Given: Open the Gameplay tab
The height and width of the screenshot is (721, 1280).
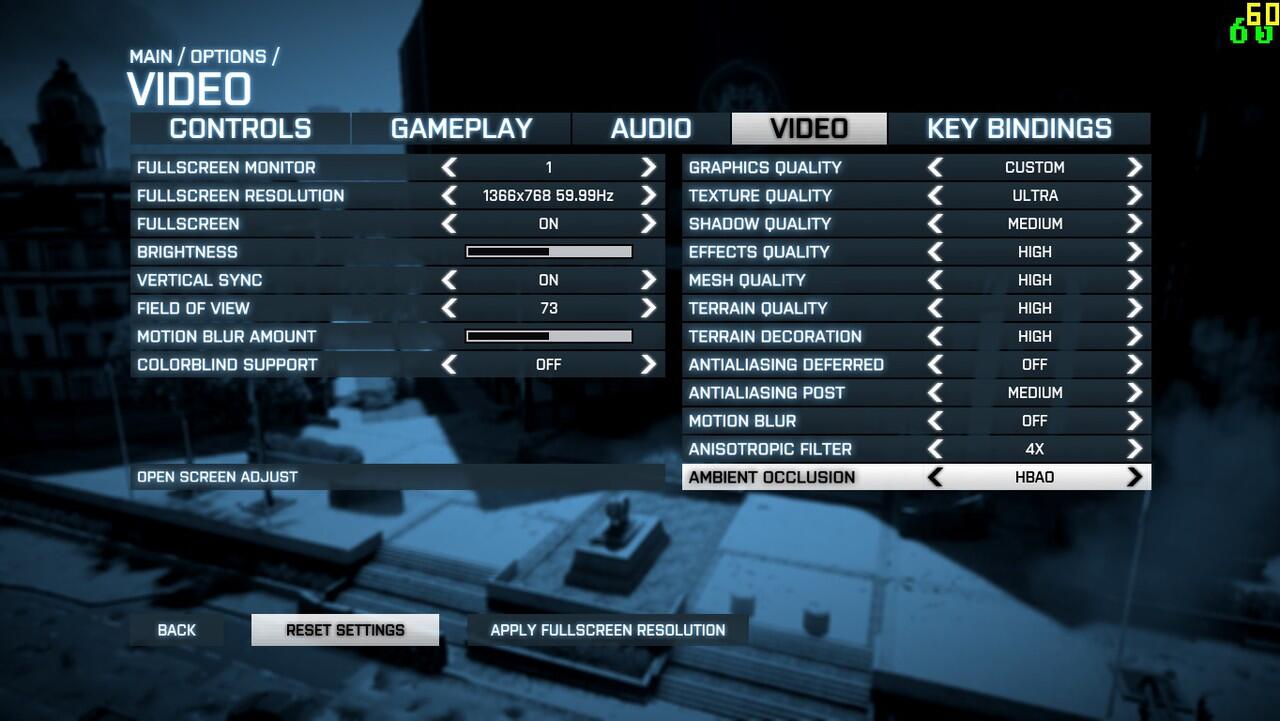Looking at the screenshot, I should click(x=461, y=129).
